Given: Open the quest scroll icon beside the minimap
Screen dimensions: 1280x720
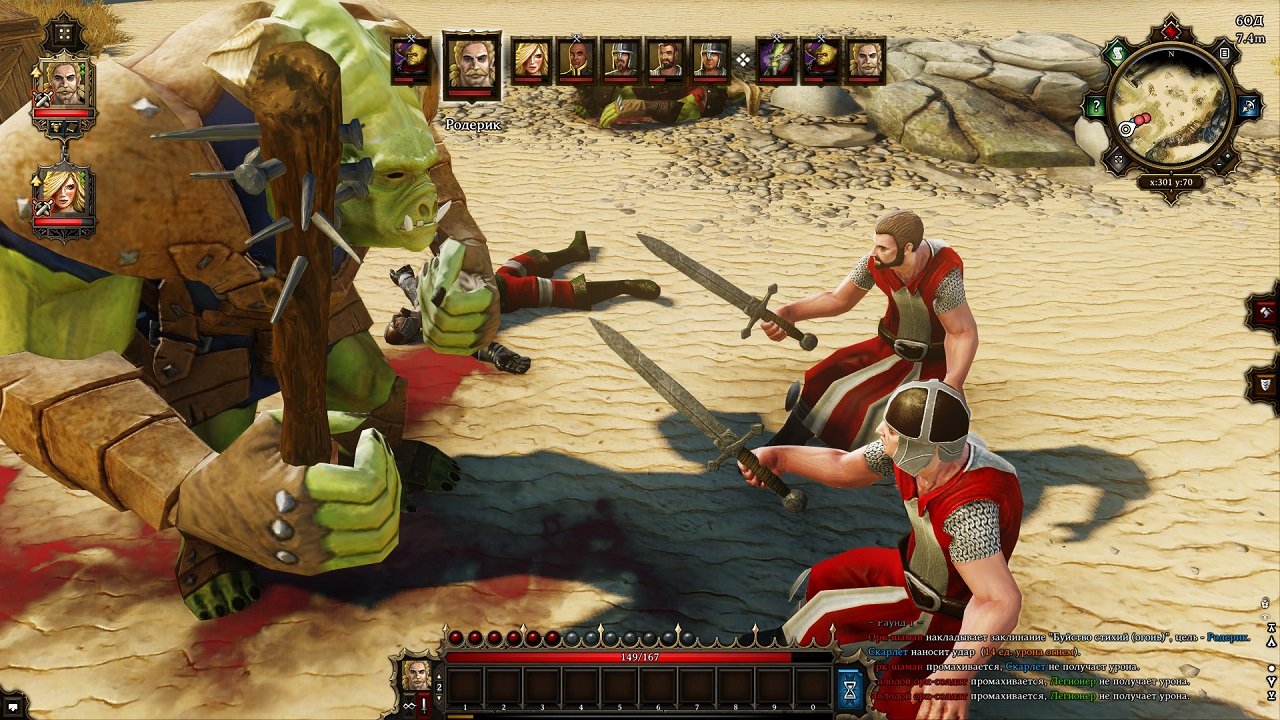Looking at the screenshot, I should 1117,52.
